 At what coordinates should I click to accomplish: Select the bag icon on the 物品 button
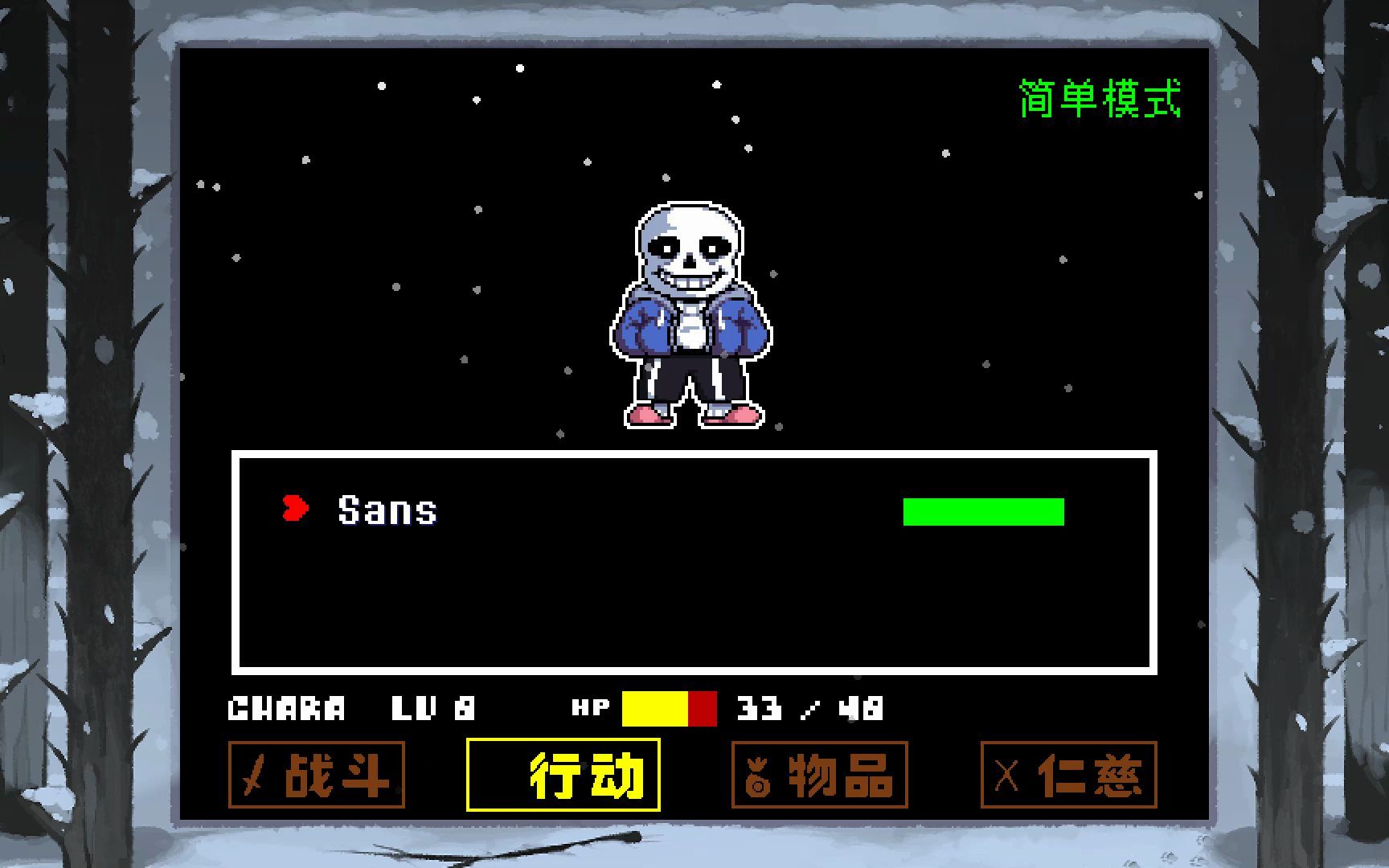coord(758,776)
